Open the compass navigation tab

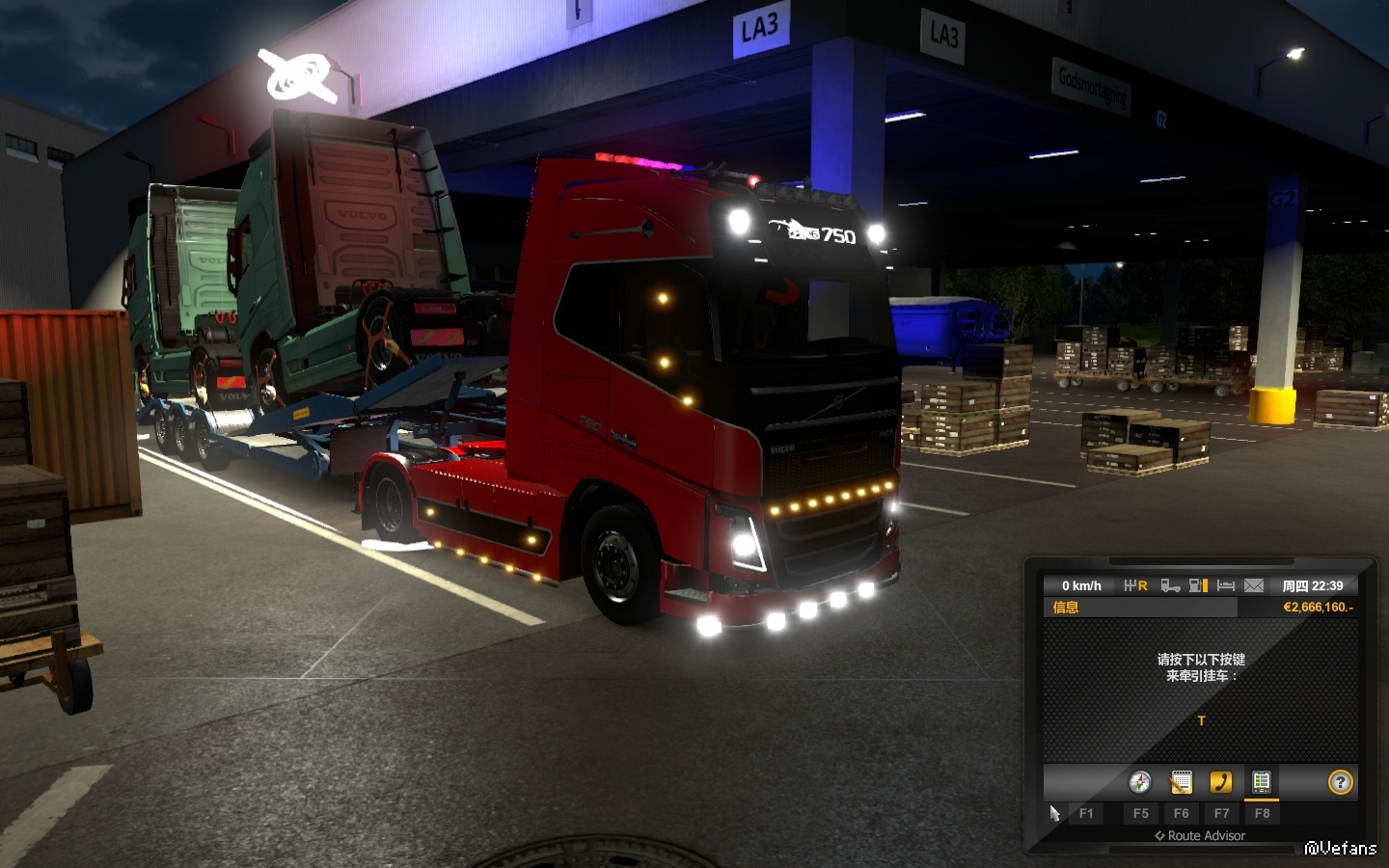[1140, 782]
